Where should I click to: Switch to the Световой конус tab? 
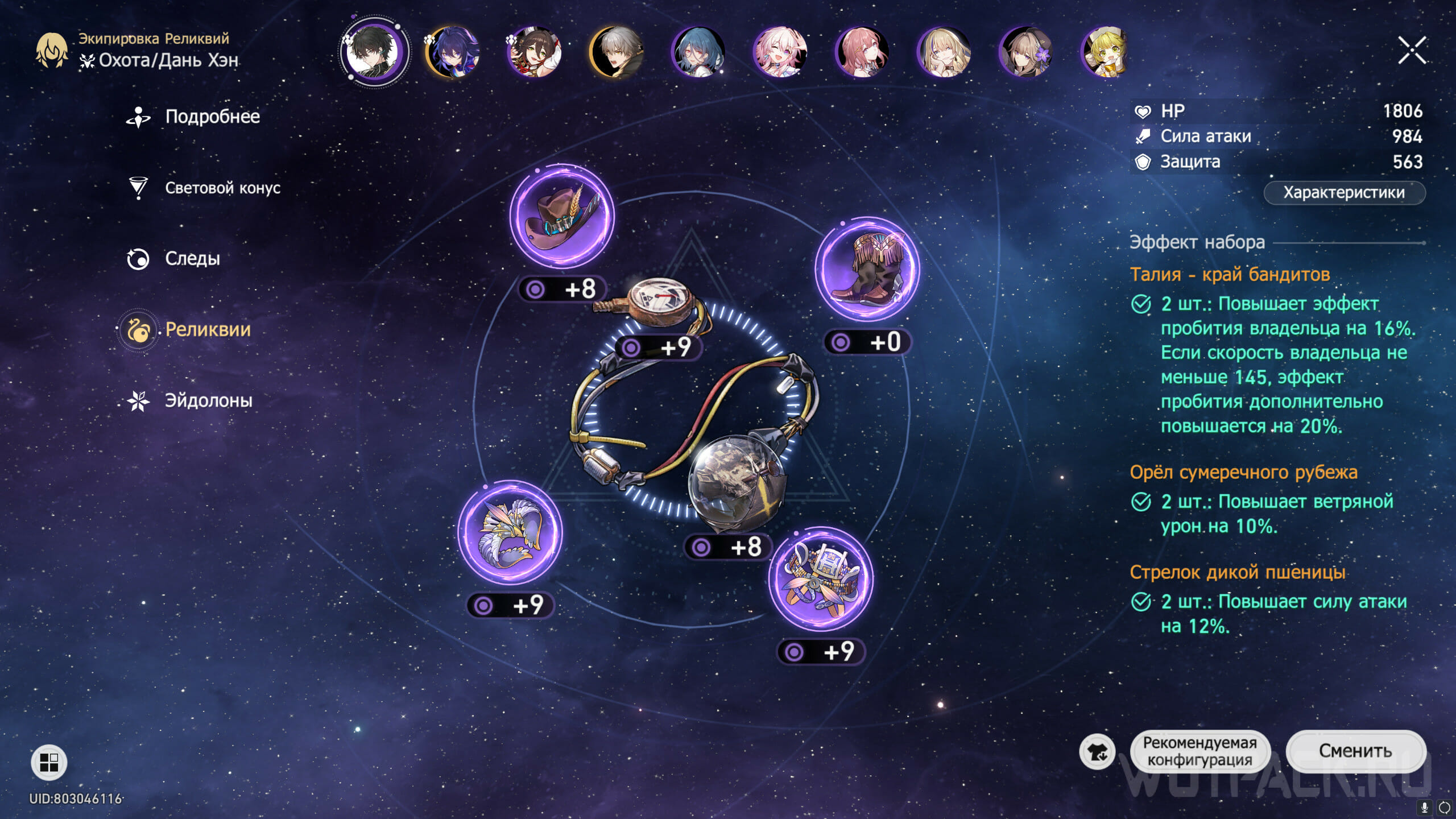[222, 188]
